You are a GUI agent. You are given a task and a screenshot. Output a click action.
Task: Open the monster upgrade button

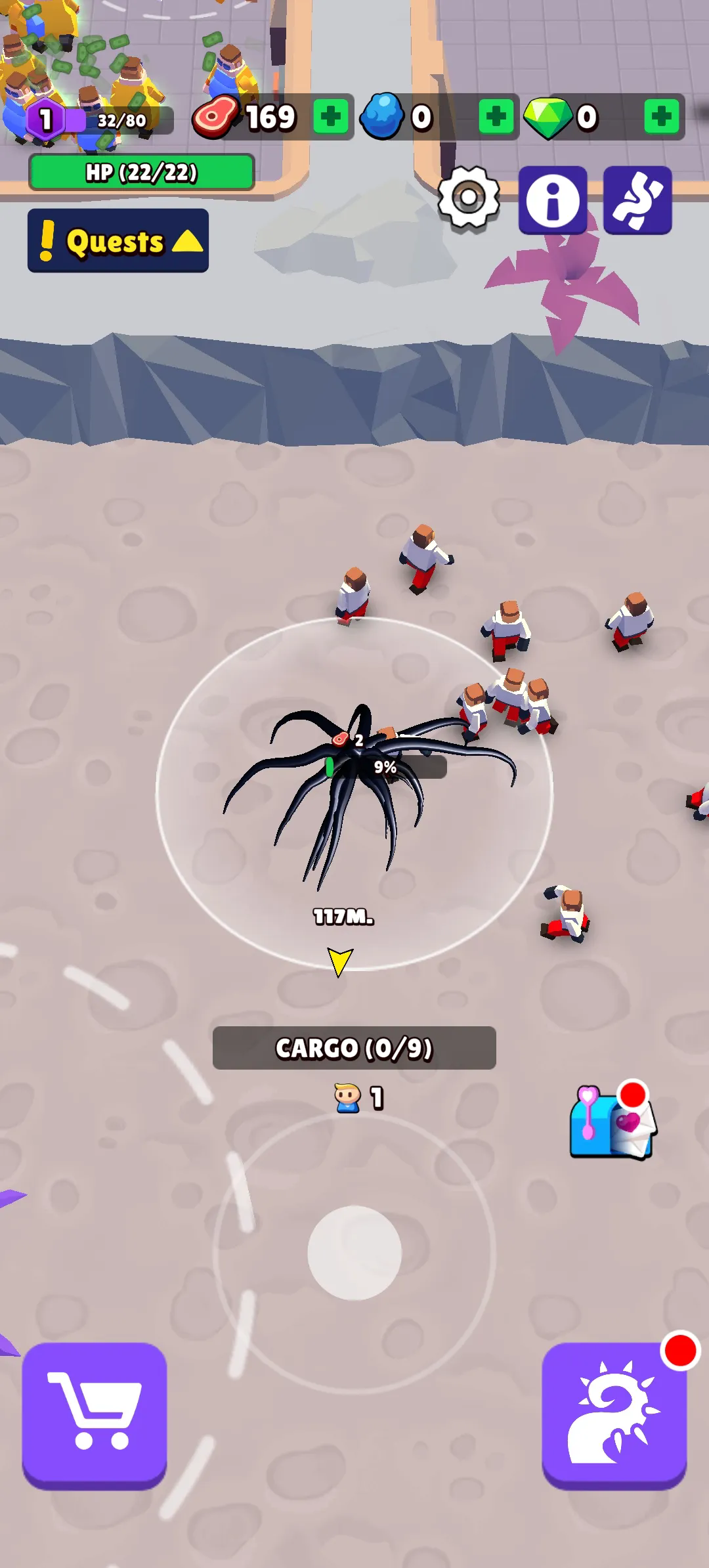614,1414
